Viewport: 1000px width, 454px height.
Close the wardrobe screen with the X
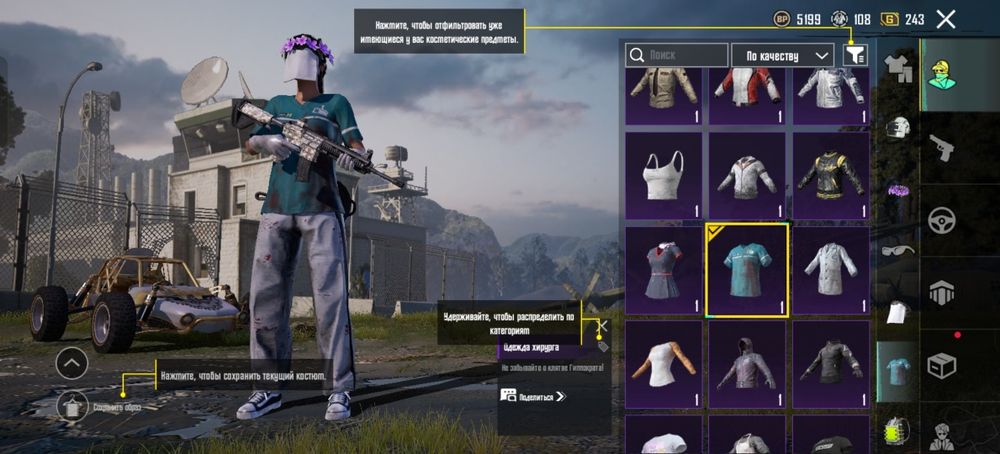point(946,19)
